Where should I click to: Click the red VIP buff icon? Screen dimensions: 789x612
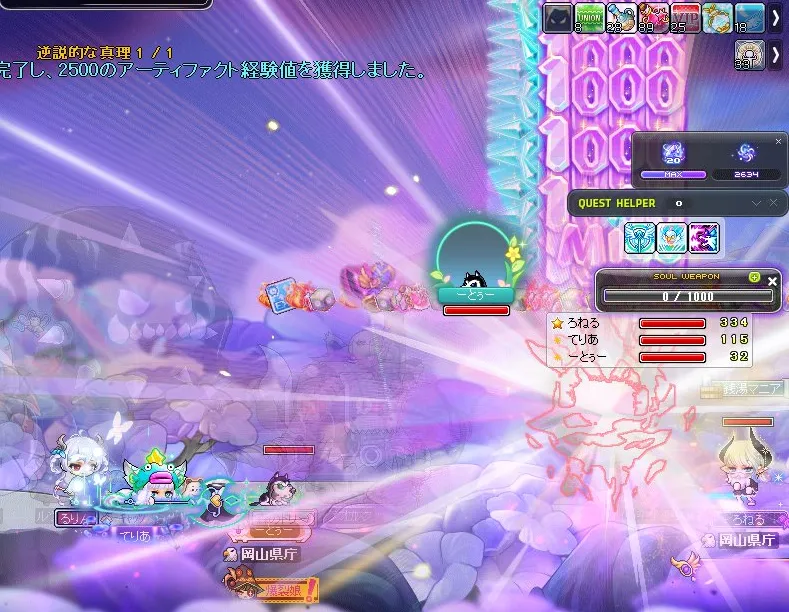click(685, 18)
